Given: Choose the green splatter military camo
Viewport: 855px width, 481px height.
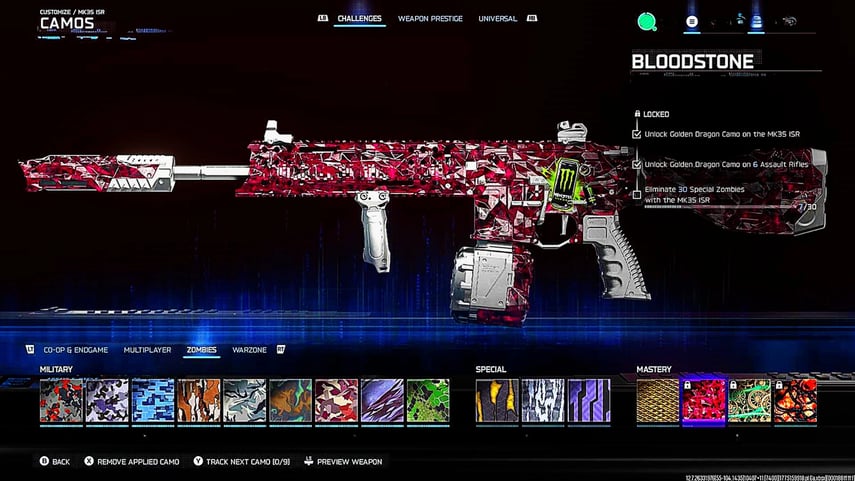Looking at the screenshot, I should (x=427, y=400).
